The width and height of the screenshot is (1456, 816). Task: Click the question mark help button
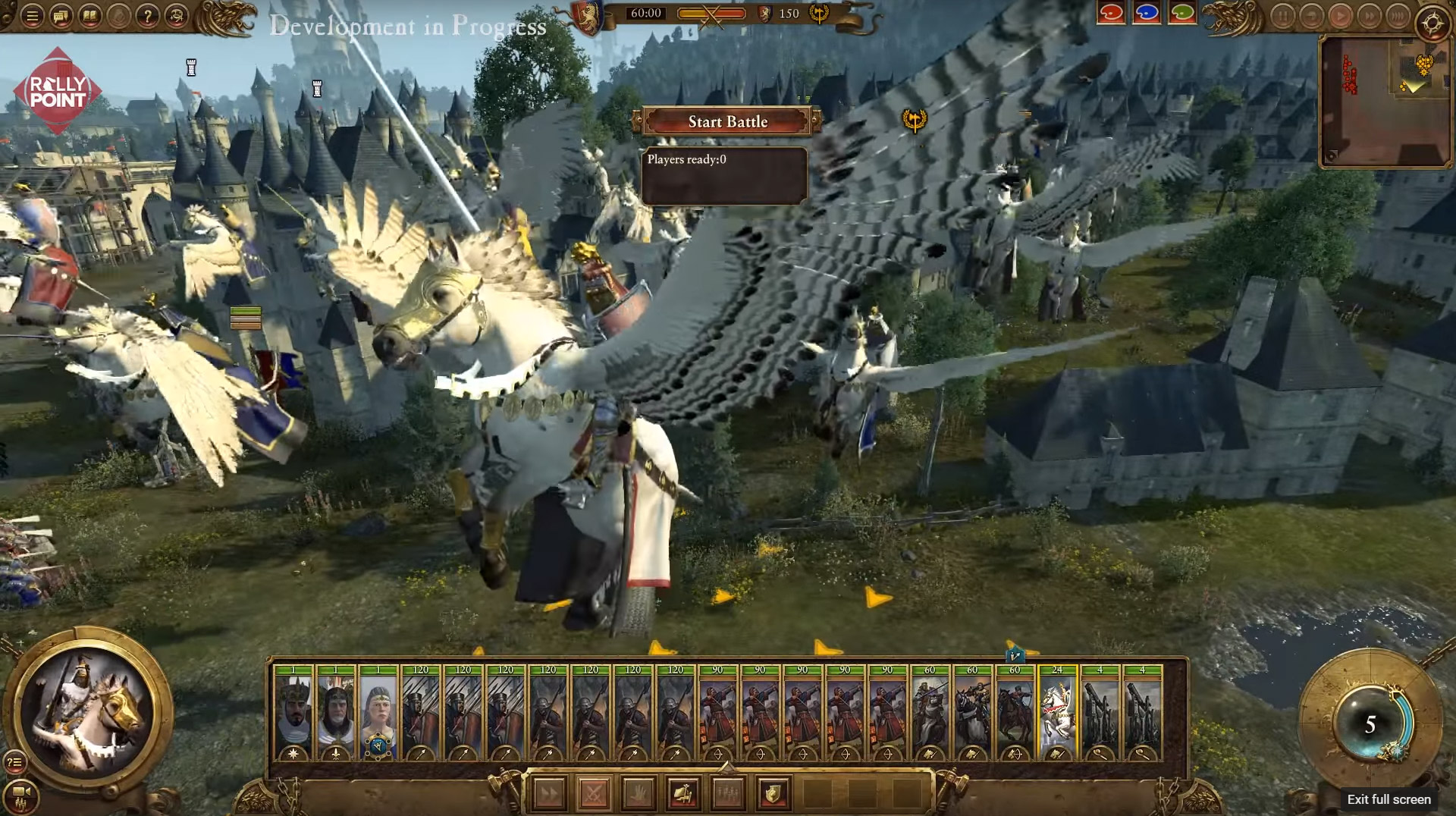click(x=148, y=16)
